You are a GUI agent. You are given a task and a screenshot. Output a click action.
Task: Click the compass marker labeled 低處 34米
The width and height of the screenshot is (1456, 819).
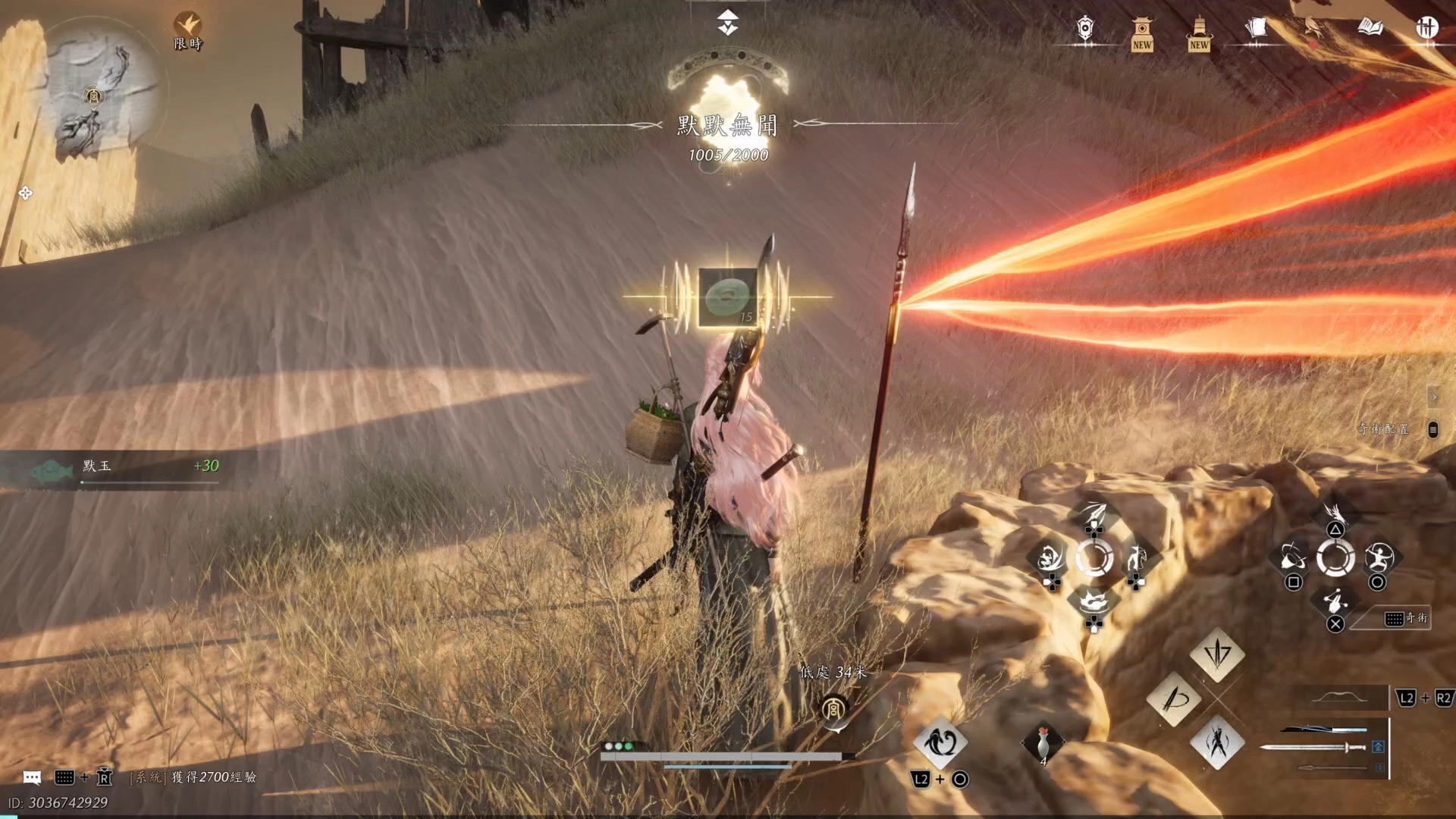pos(833,710)
